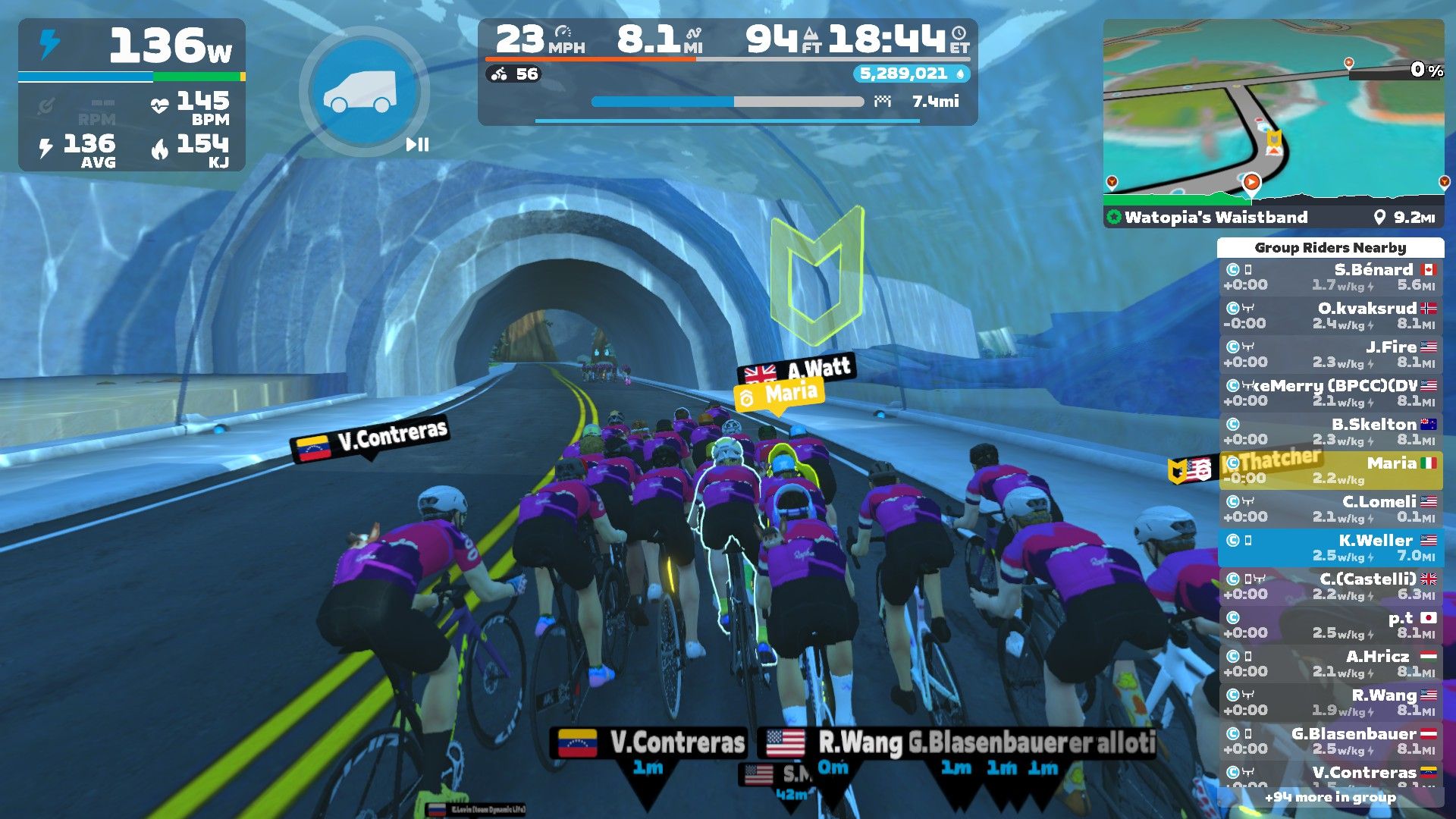Show the +94 more in group
Image resolution: width=1456 pixels, height=819 pixels.
(x=1330, y=797)
